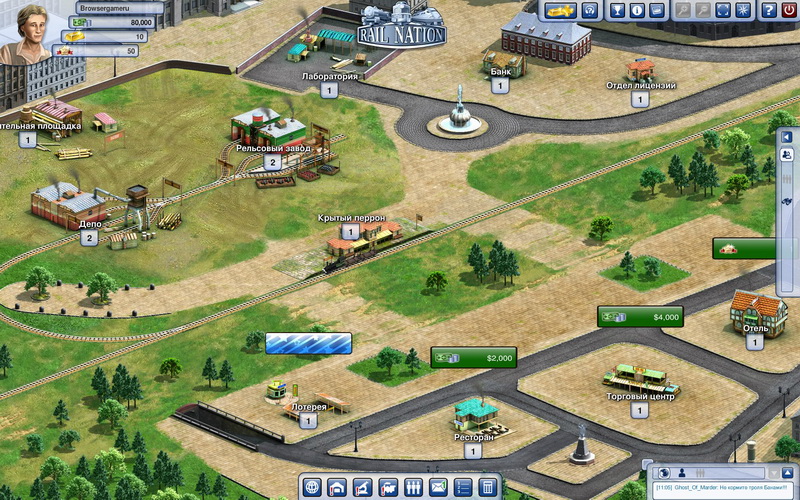Select the Банк building label
The image size is (800, 500).
[500, 72]
